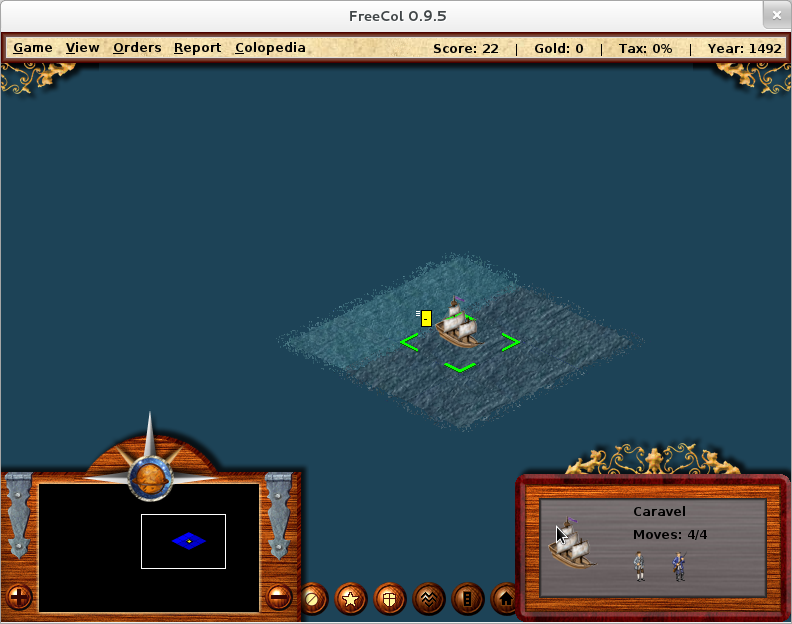
Task: Open the Game menu
Action: (x=32, y=48)
